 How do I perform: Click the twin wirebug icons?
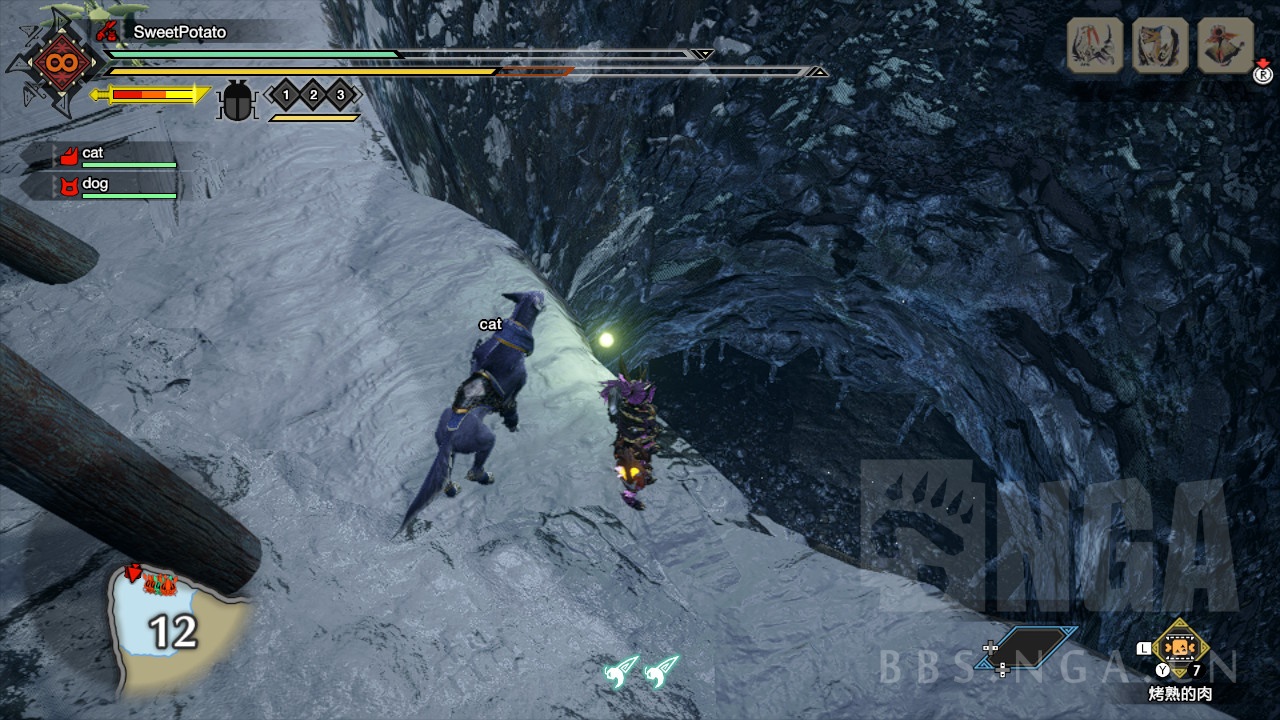point(641,671)
